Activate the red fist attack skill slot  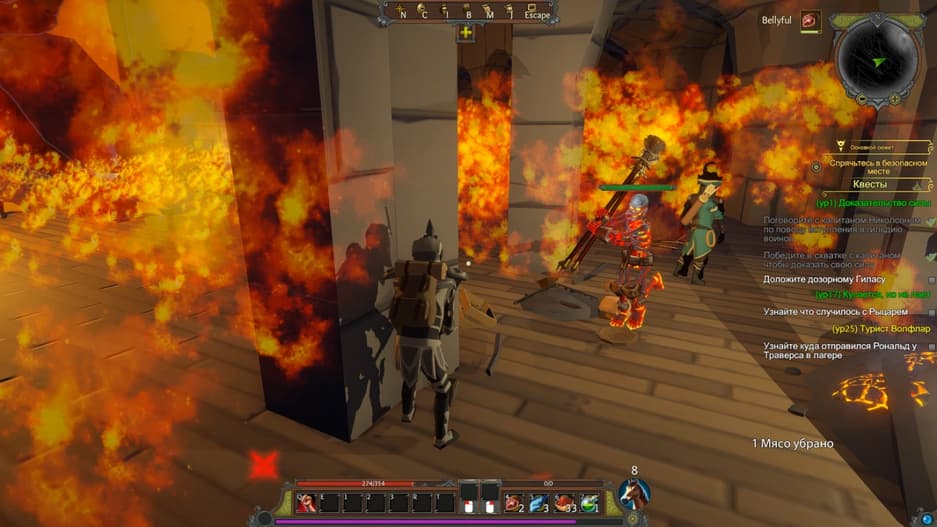pyautogui.click(x=305, y=500)
